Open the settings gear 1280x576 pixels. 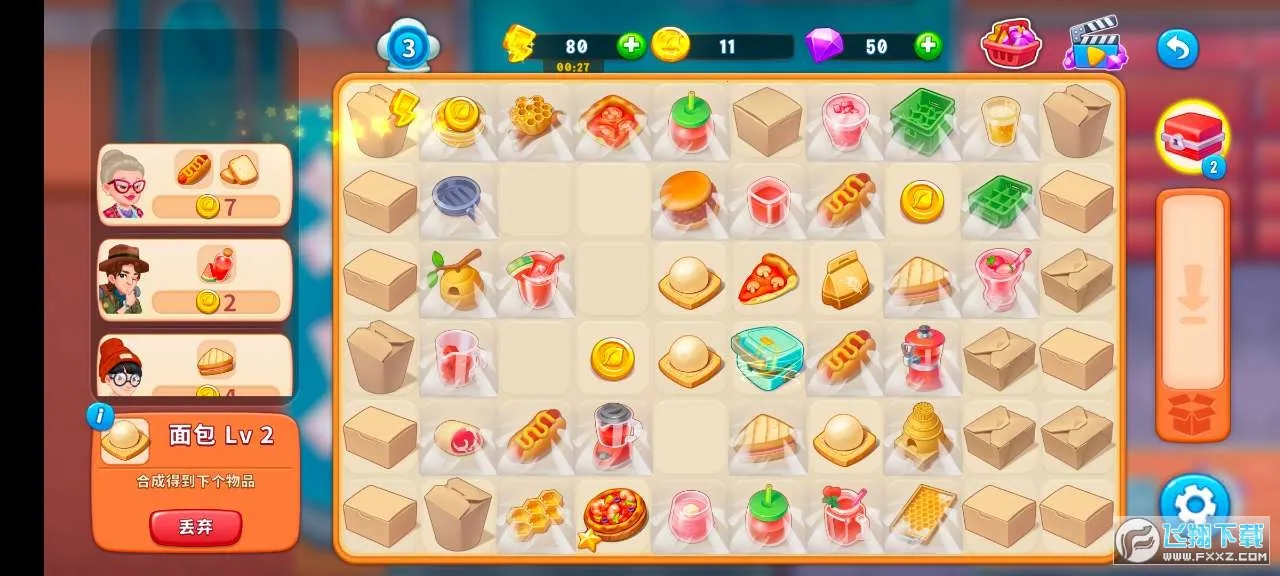(x=1193, y=503)
